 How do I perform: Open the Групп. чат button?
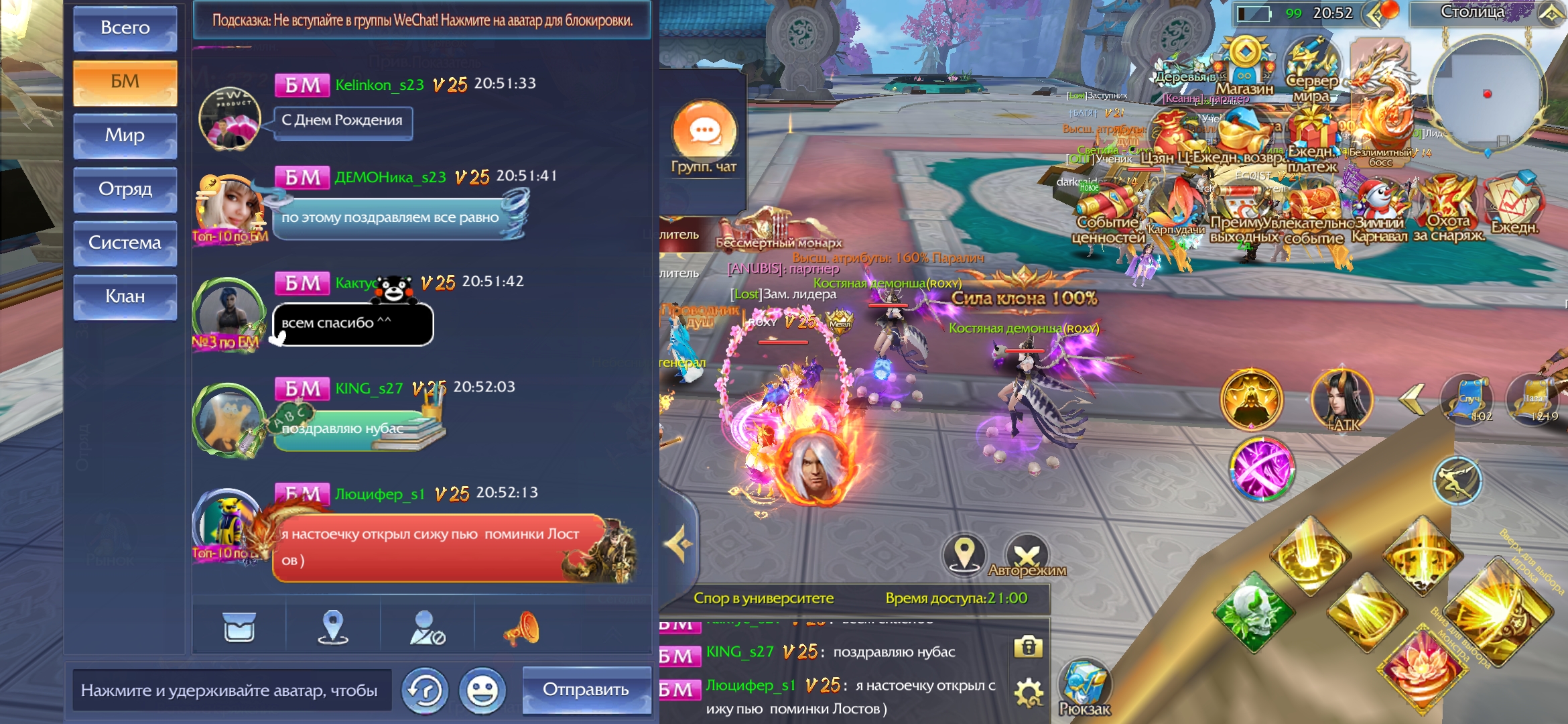point(704,137)
